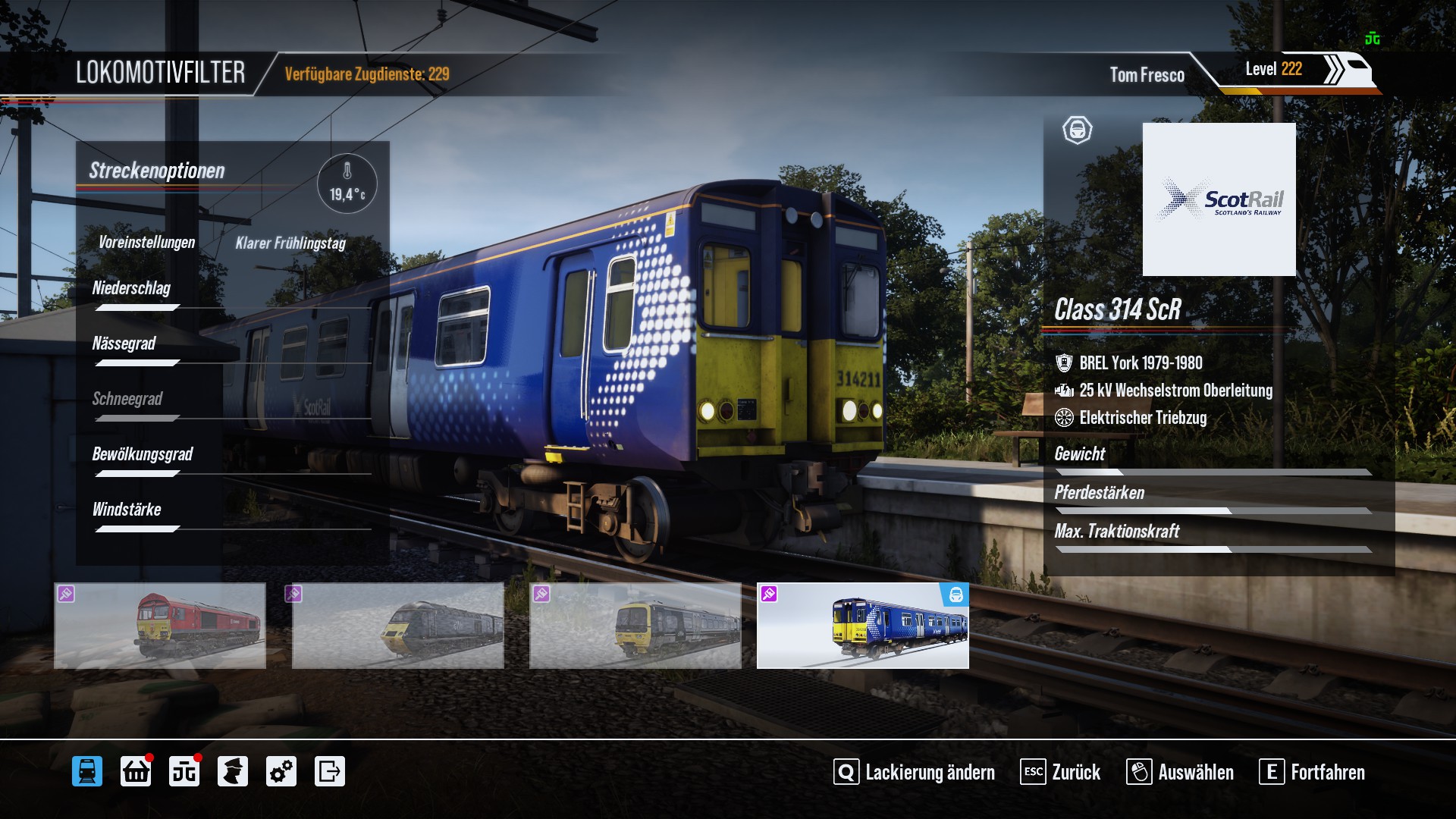
Task: Open the train icon in bottom toolbar
Action: click(87, 772)
